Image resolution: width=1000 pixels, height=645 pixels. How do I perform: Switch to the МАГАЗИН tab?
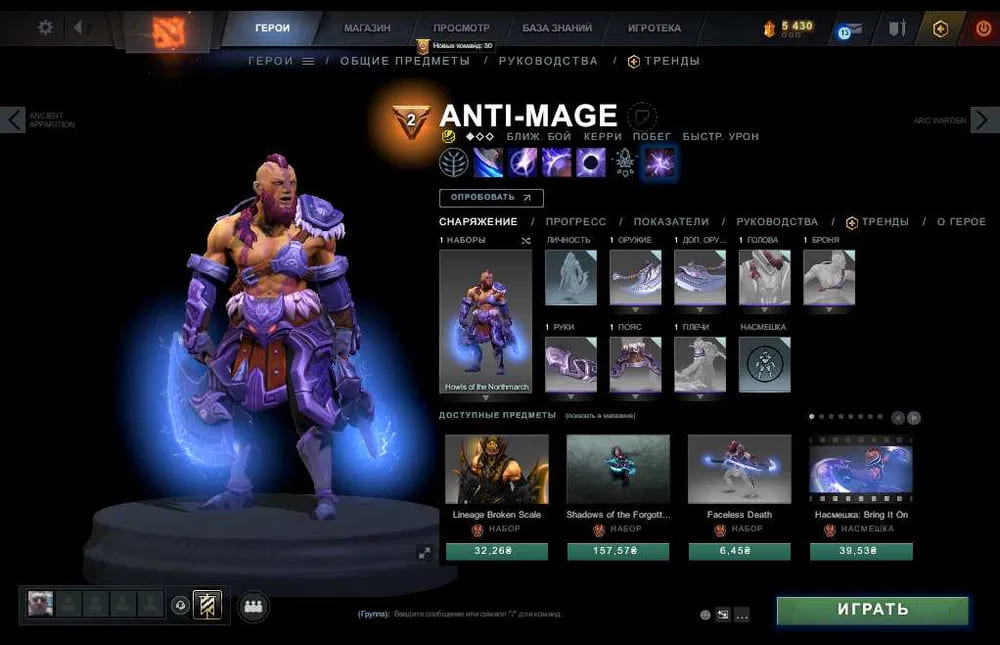click(x=367, y=28)
